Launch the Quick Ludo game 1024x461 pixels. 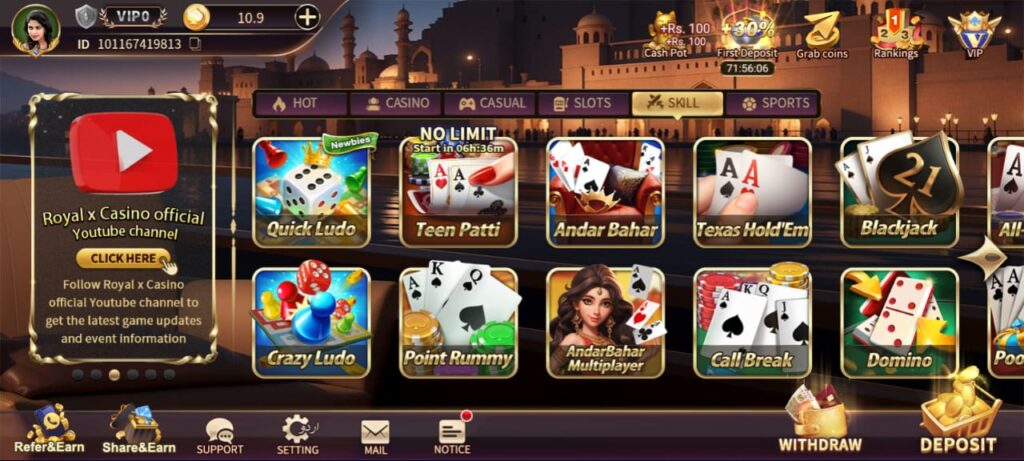pos(311,192)
